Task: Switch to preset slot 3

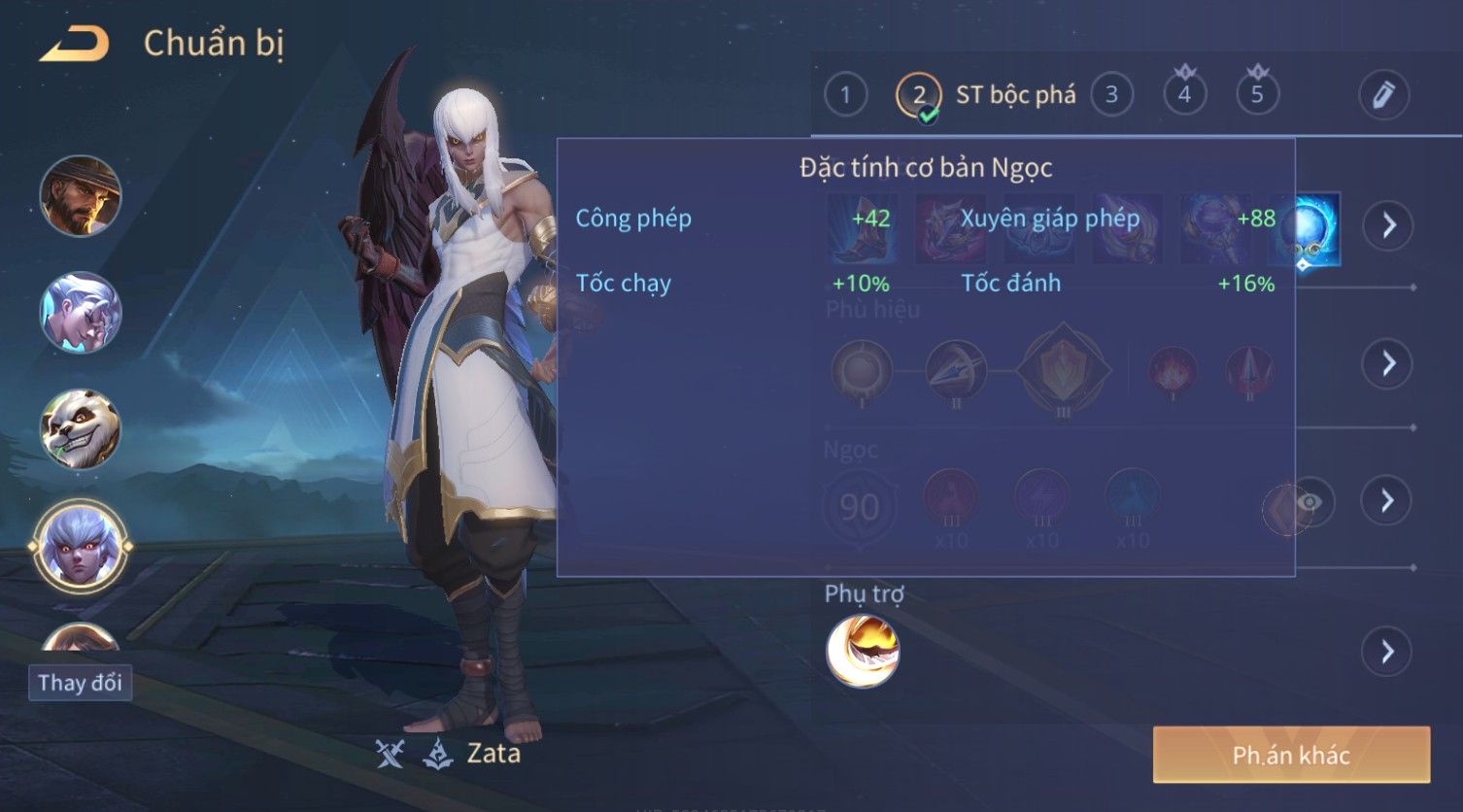Action: (1111, 95)
